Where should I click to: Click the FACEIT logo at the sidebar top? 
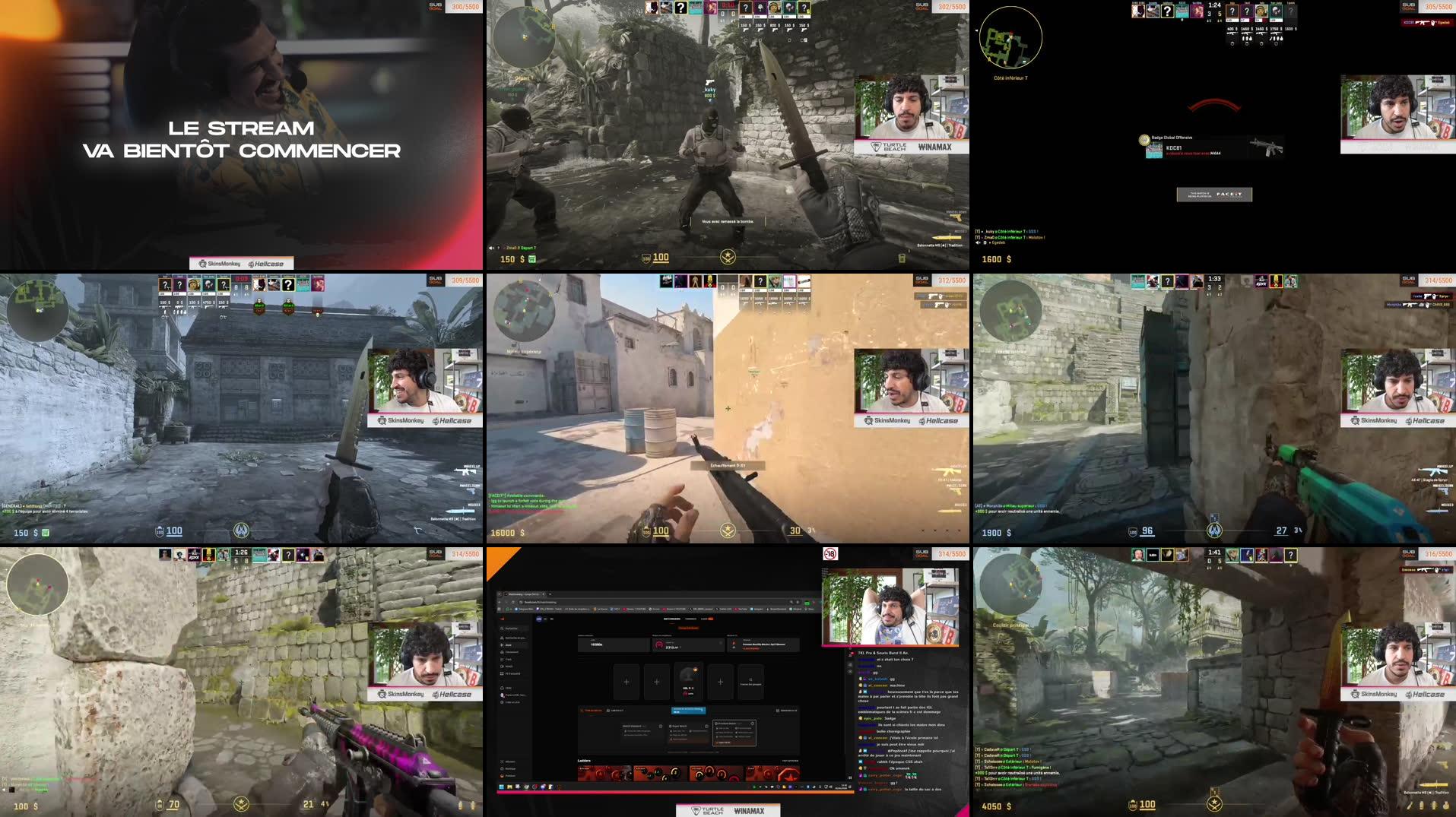502,619
